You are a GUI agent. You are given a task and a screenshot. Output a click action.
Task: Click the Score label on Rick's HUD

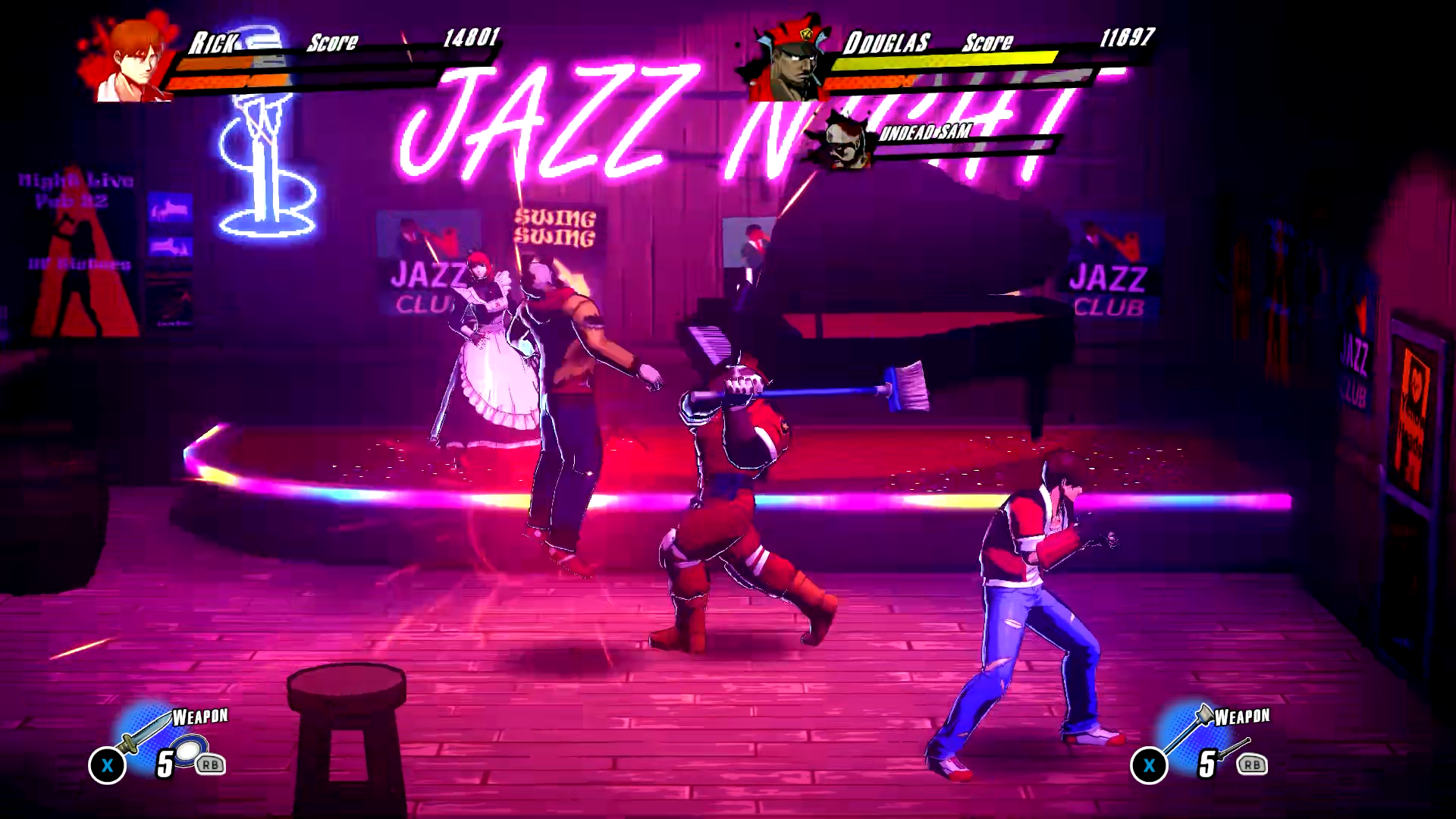click(x=331, y=42)
